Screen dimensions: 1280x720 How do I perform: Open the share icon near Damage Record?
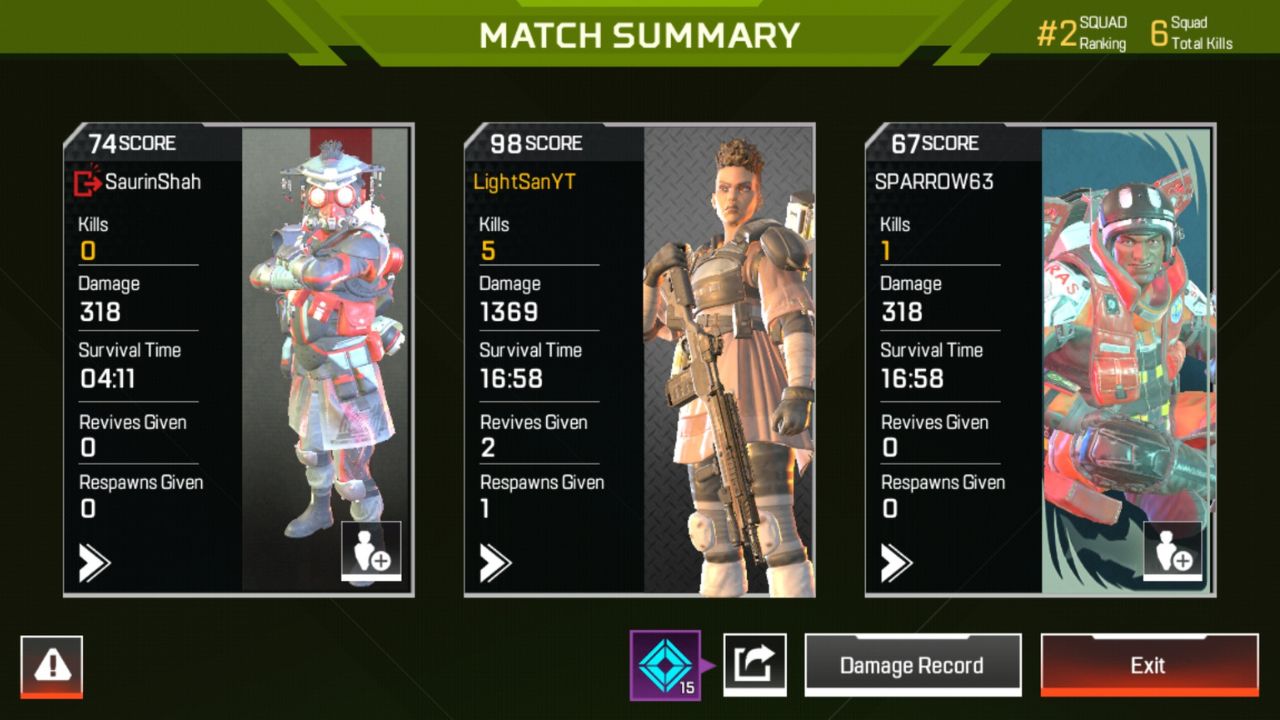point(757,664)
